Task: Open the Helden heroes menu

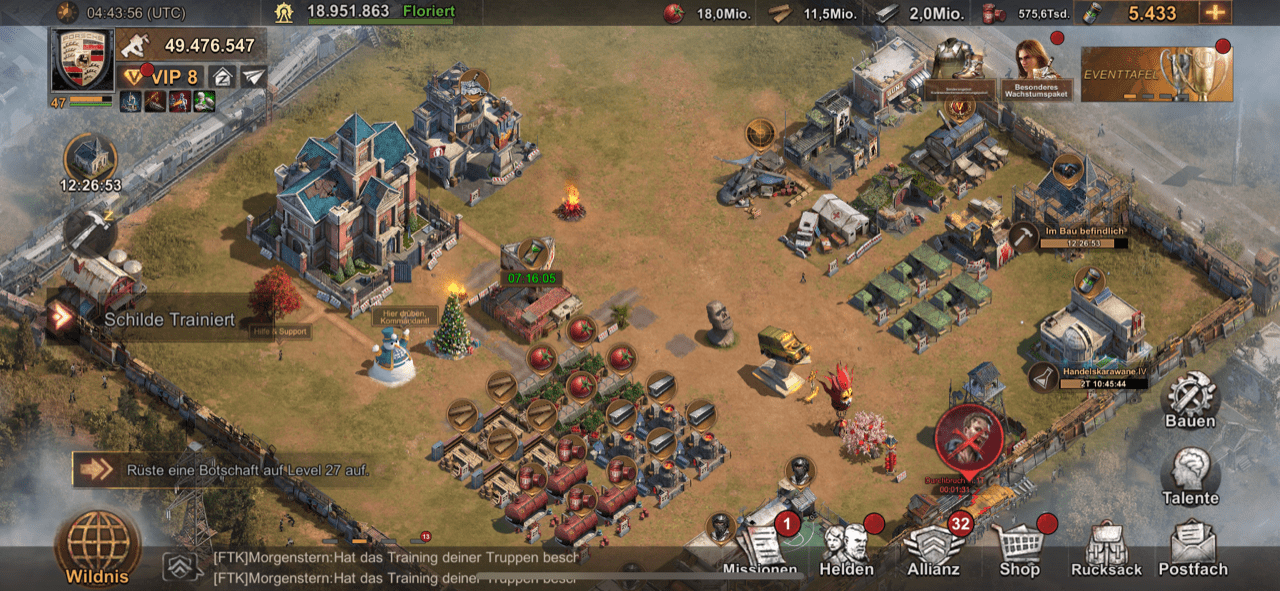Action: tap(846, 551)
